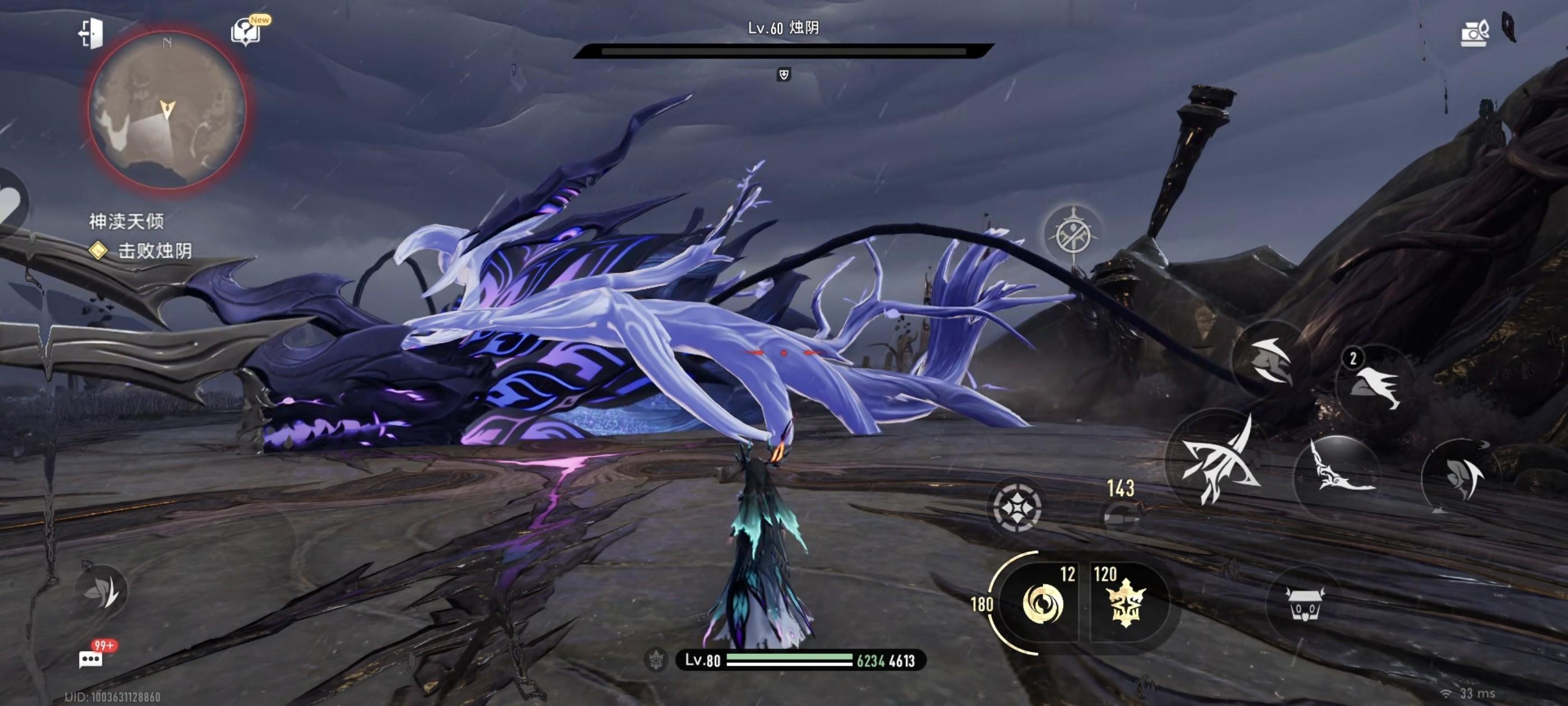Use the gun skill showing 143

[1121, 515]
